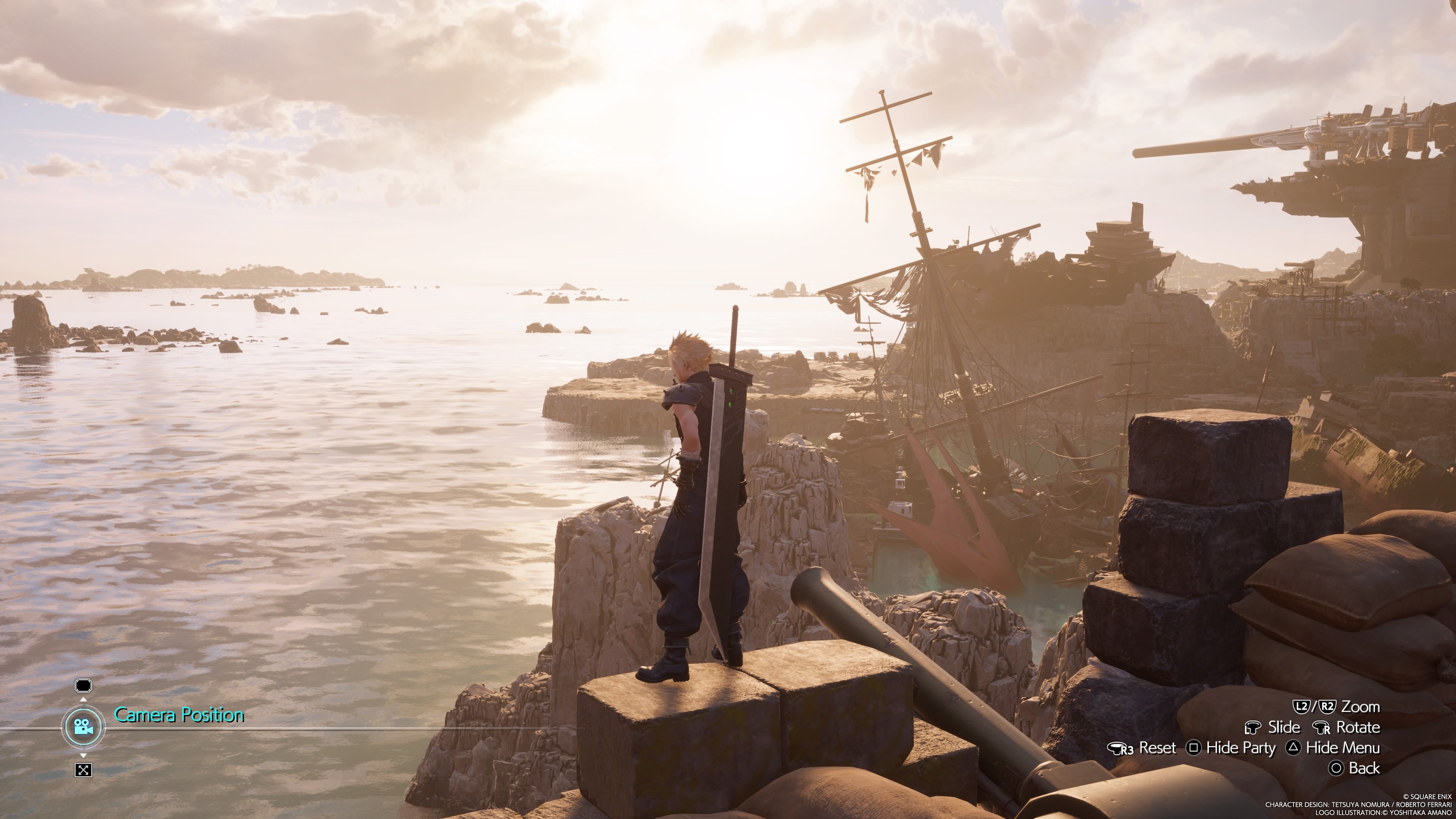Select the Camera Position label
Viewport: 1456px width, 819px height.
pyautogui.click(x=179, y=715)
